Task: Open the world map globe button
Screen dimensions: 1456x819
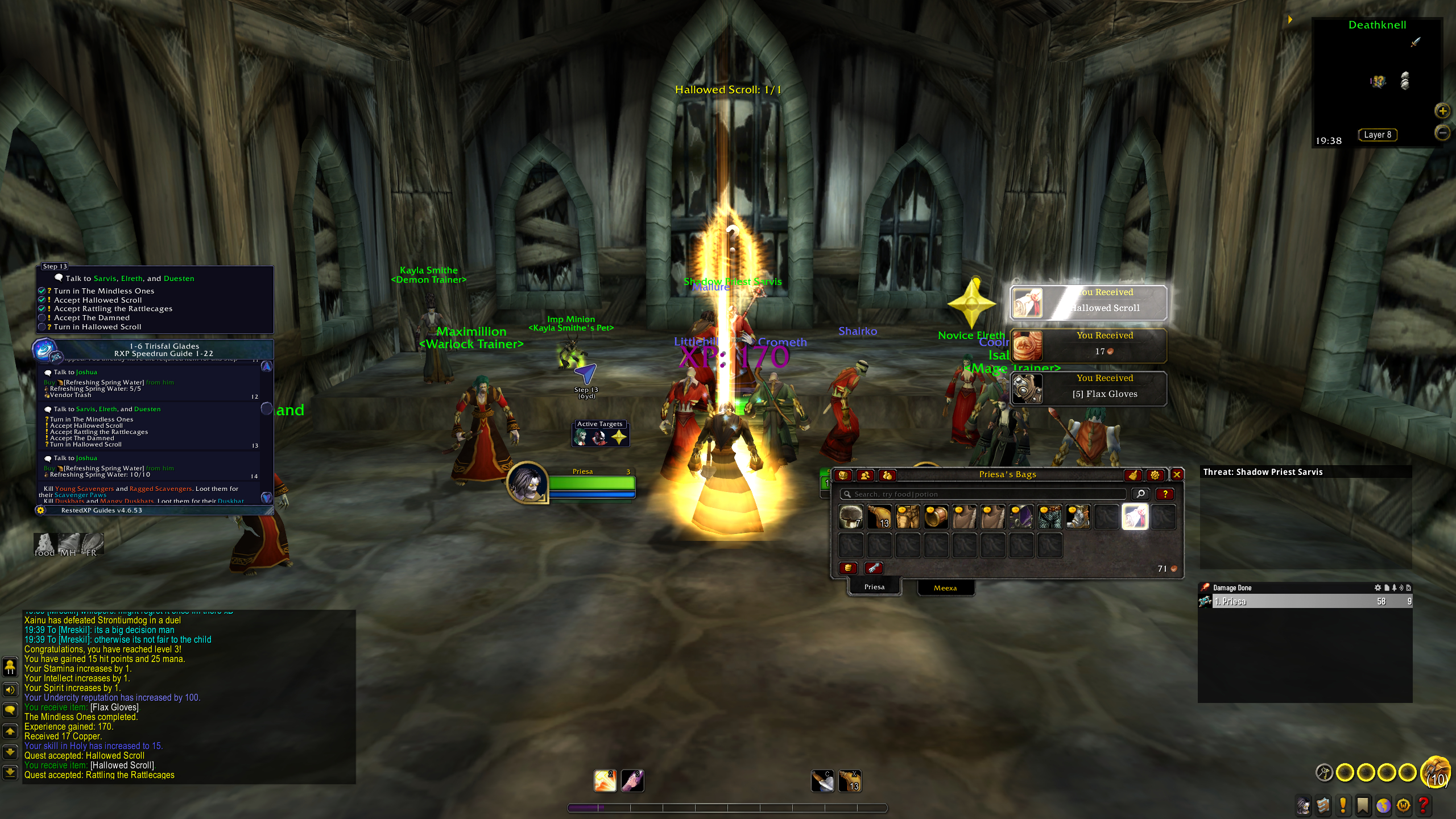Action: tap(1383, 805)
